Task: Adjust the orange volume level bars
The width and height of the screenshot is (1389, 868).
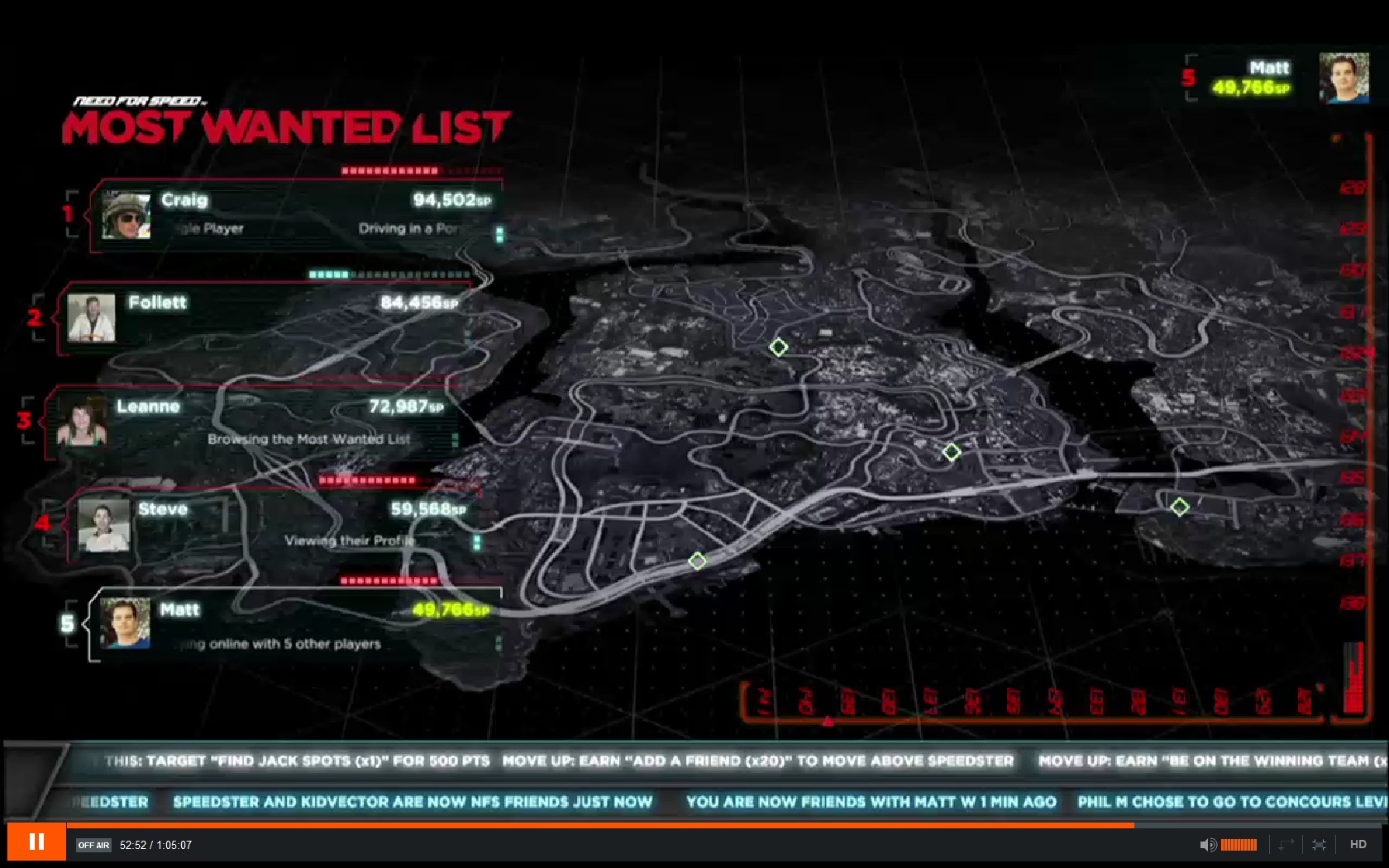Action: [x=1239, y=844]
